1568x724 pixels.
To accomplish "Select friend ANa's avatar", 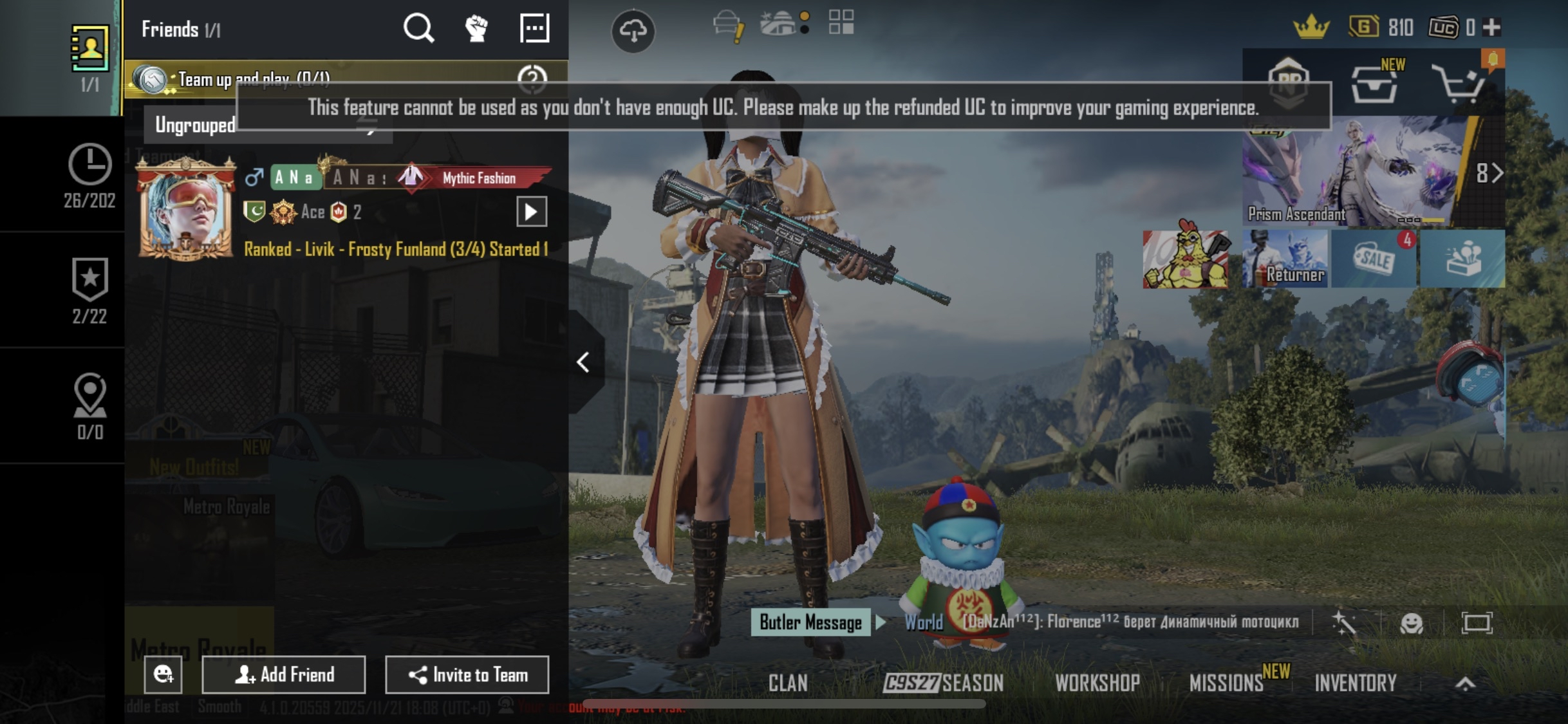I will click(186, 210).
